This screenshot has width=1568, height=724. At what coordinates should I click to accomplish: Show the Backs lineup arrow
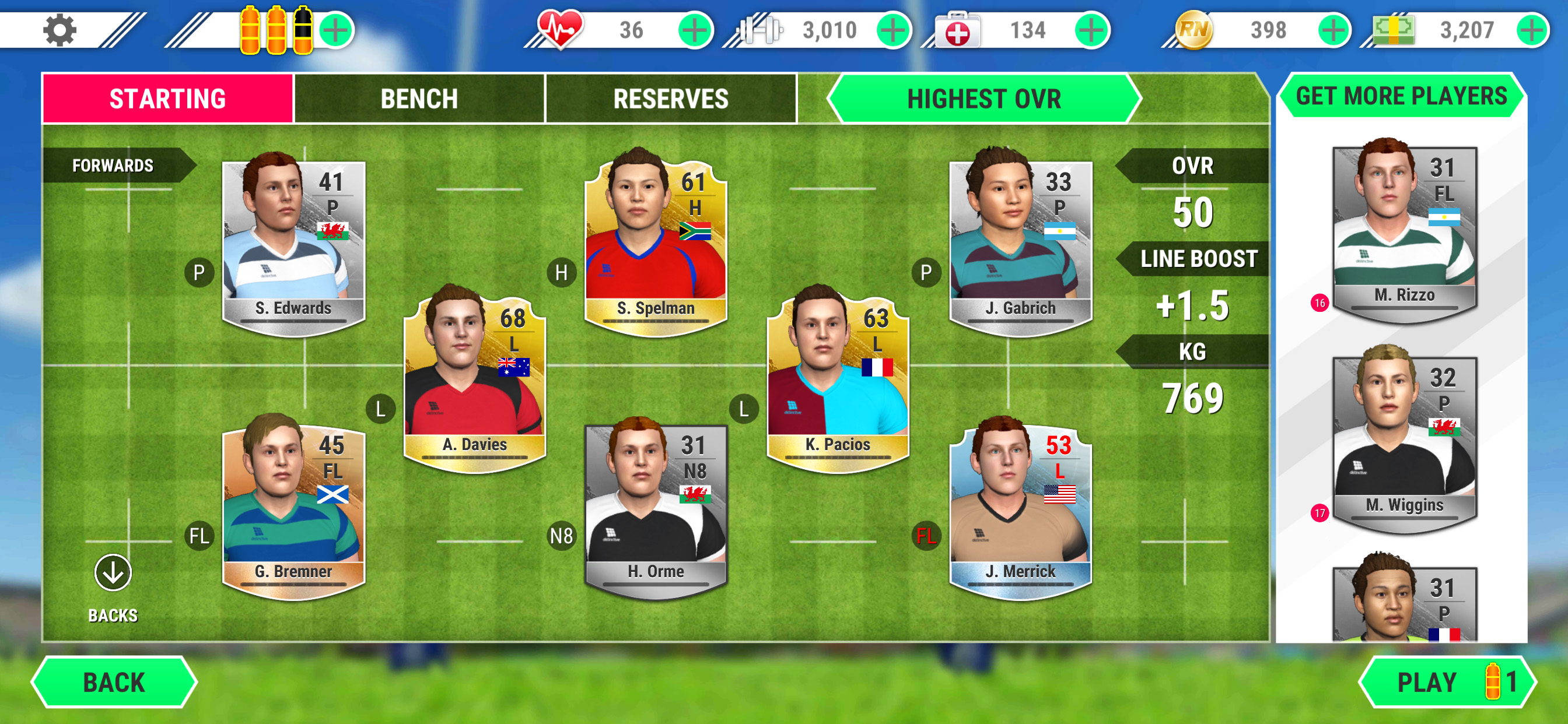[x=113, y=573]
